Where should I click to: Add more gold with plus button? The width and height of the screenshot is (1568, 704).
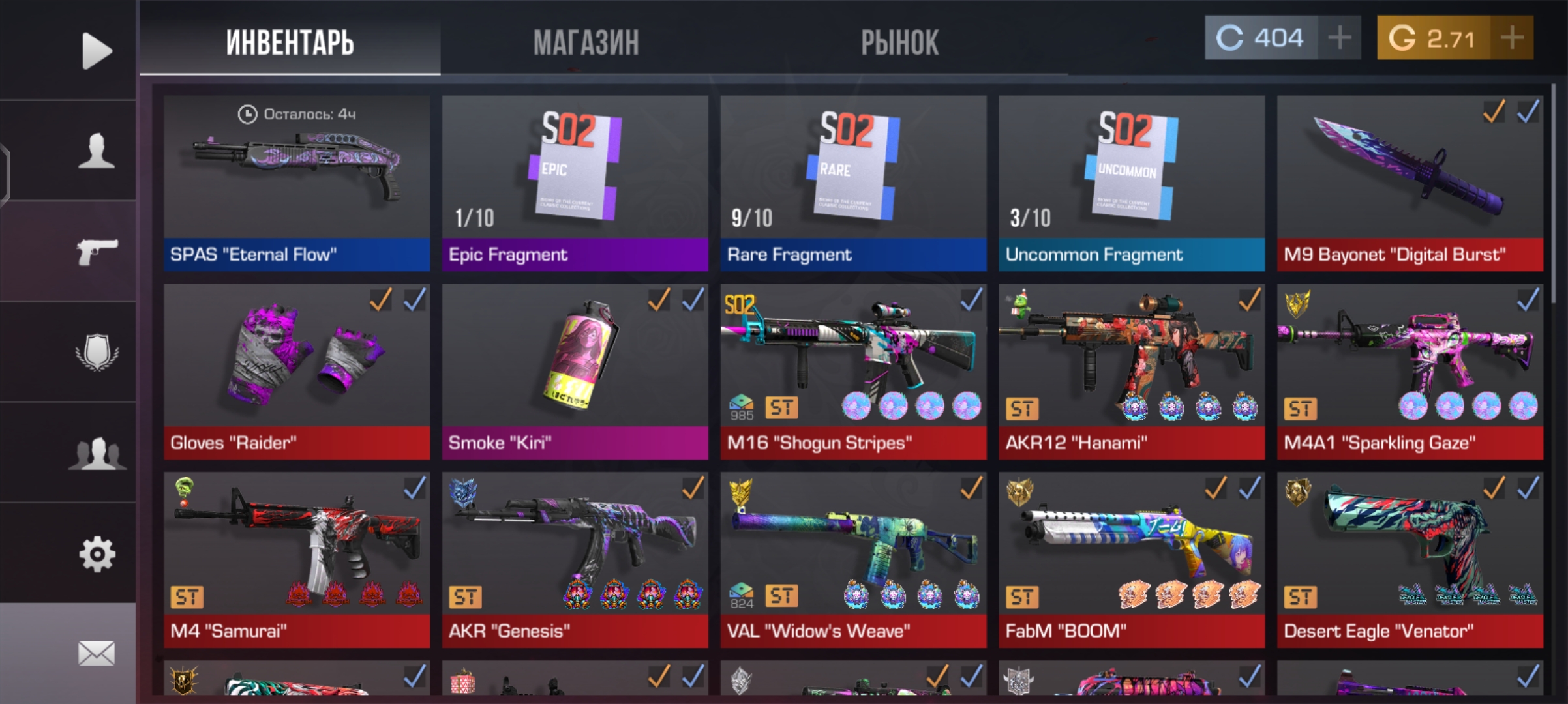1512,38
